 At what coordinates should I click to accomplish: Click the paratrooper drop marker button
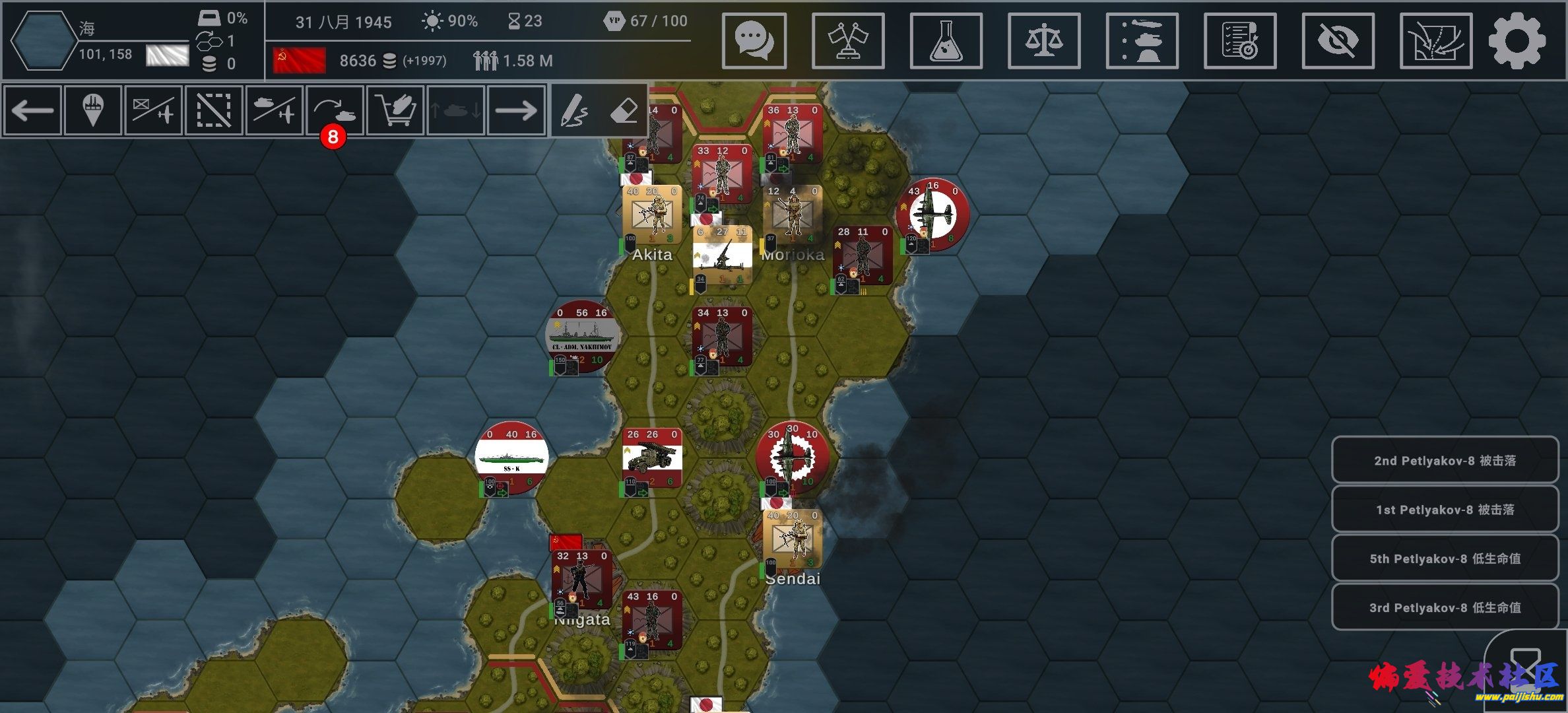pos(93,110)
